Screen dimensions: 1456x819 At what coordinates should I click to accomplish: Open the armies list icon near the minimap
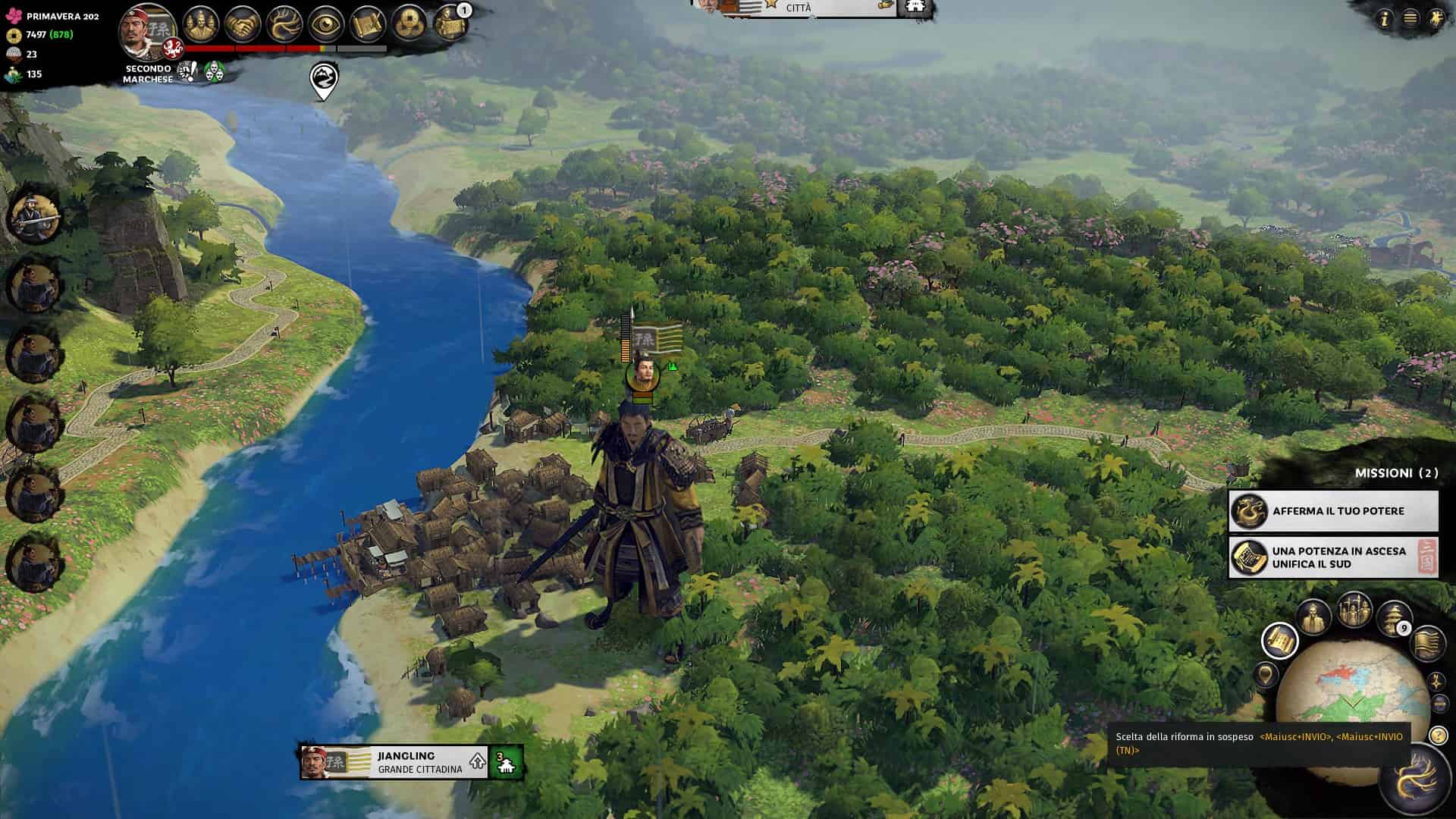point(1354,611)
